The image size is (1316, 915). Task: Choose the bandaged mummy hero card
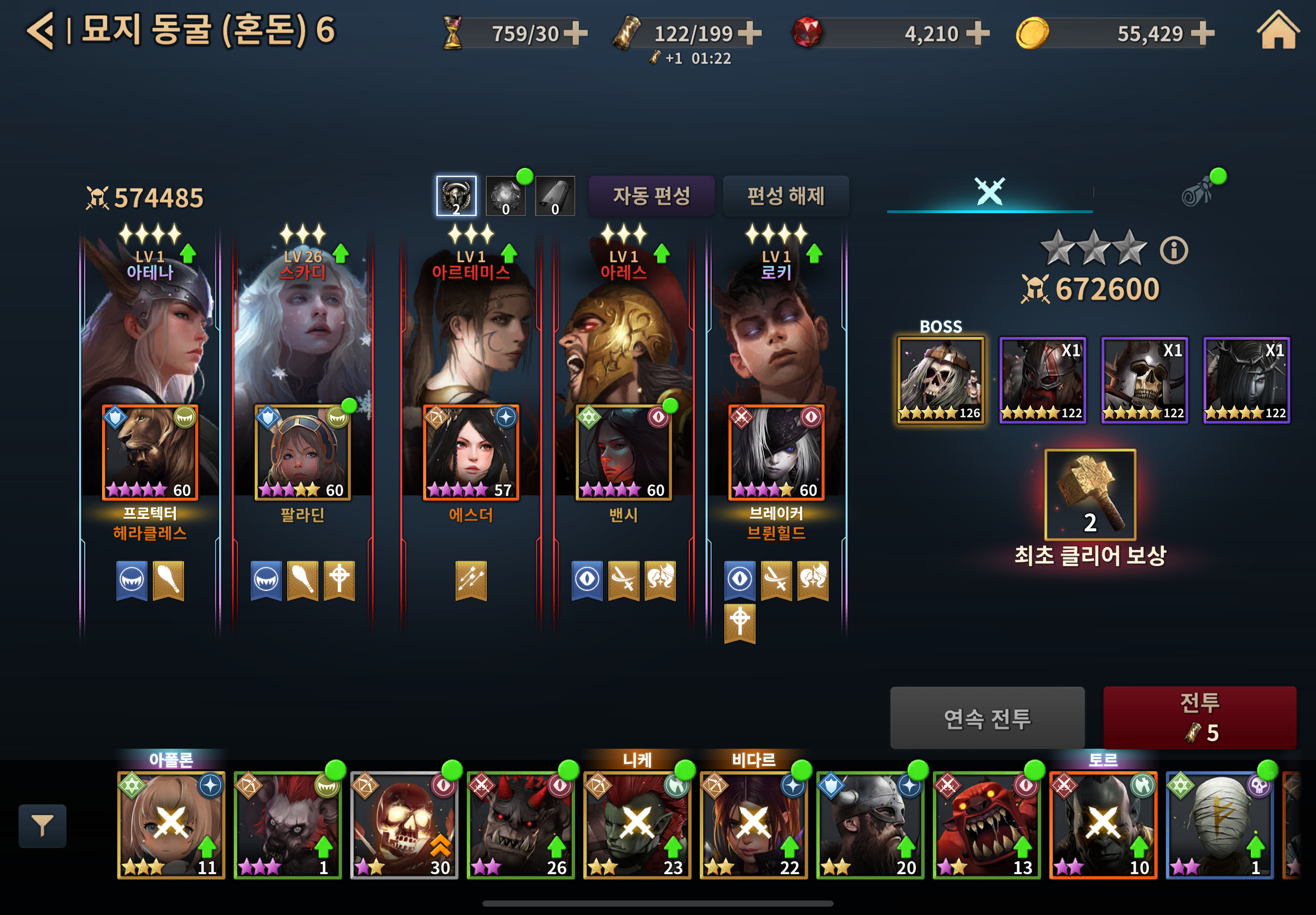1220,825
